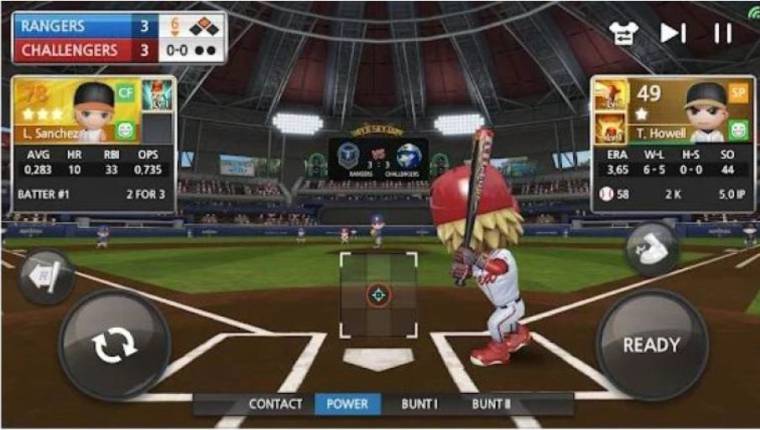
Task: Select the CONTACT batting mode
Action: click(x=275, y=404)
